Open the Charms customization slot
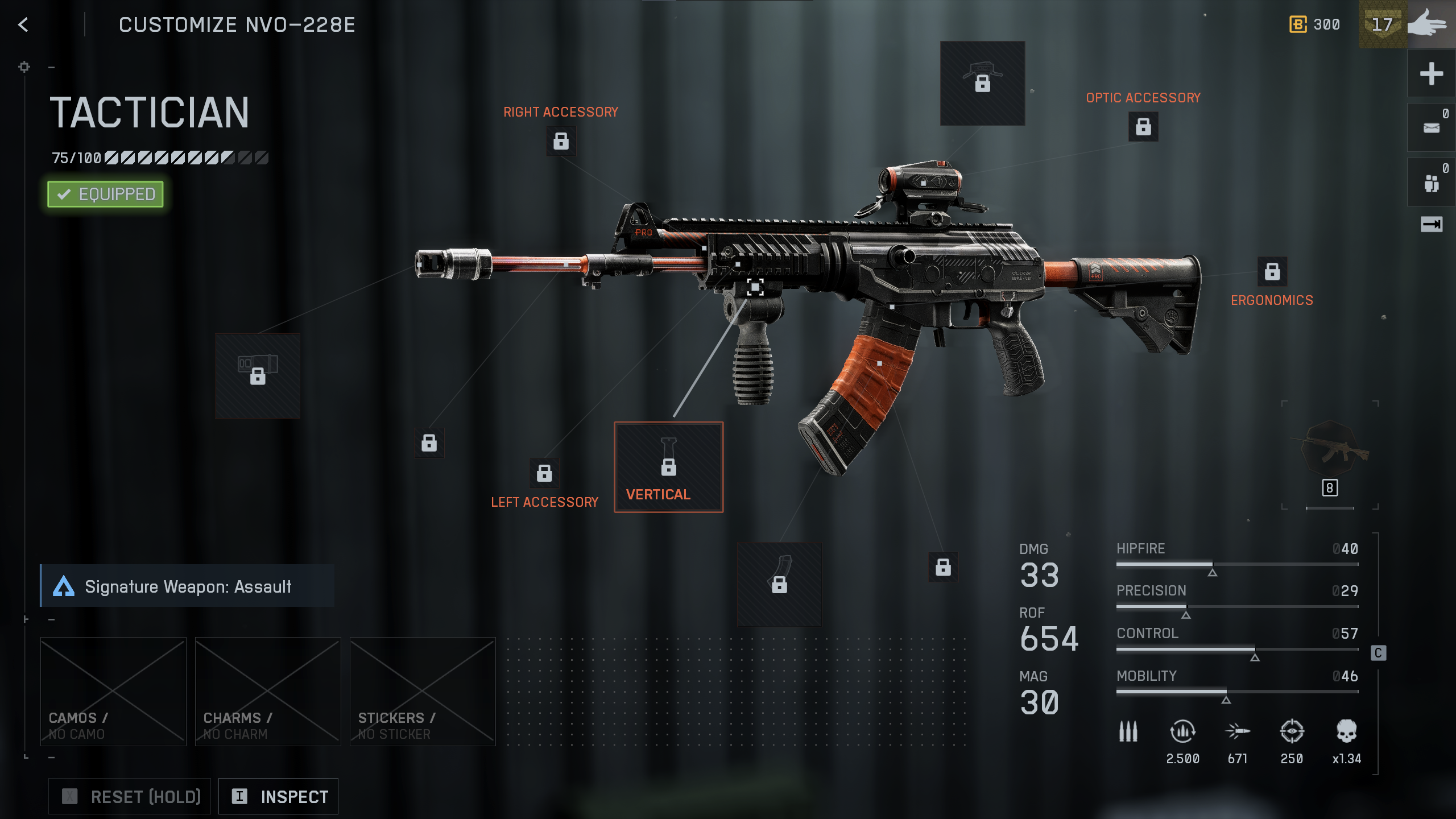Image resolution: width=1456 pixels, height=819 pixels. click(268, 691)
